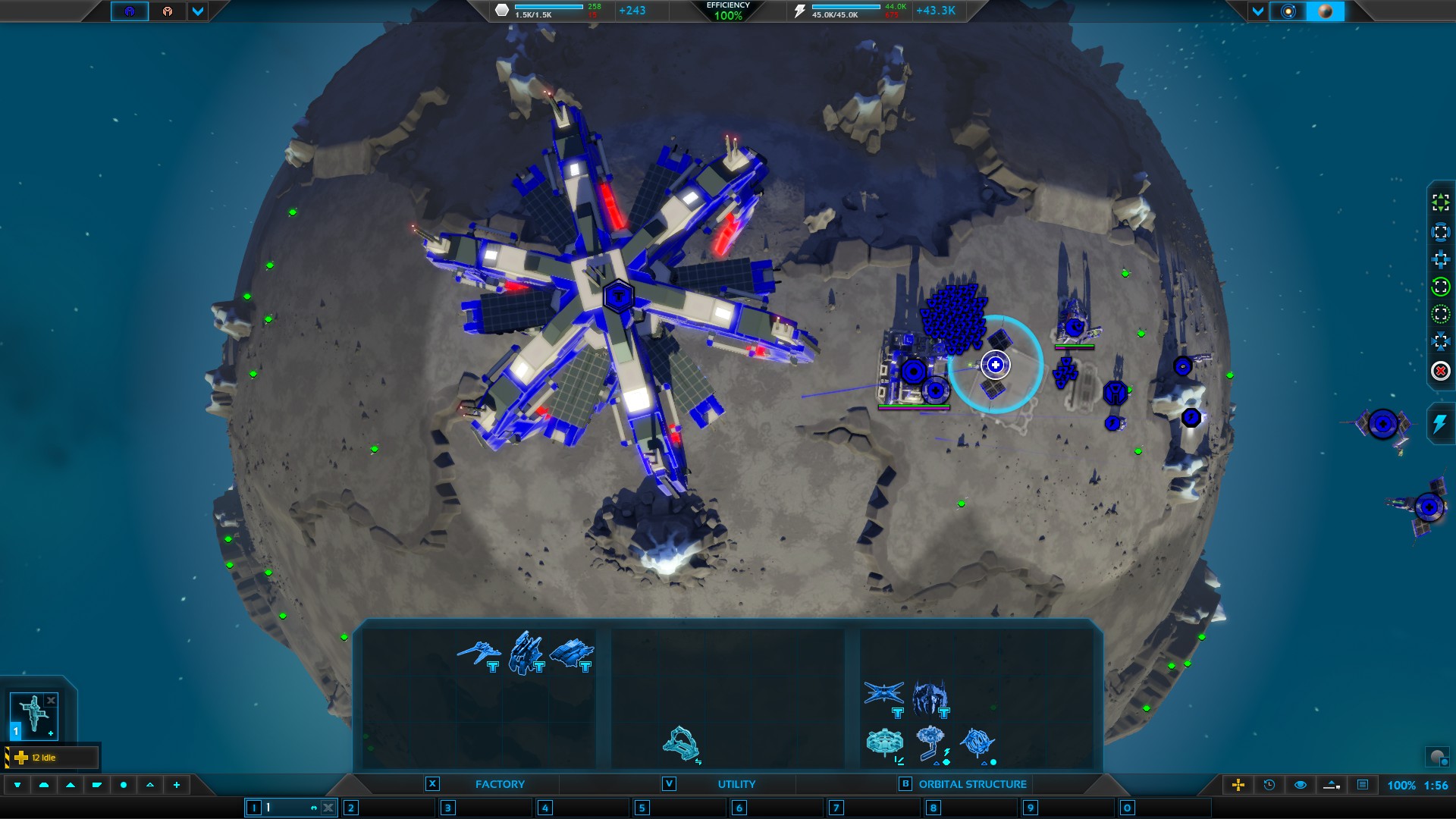Screen dimensions: 1456x819
Task: Choose the patrol command with green circular arrow
Action: click(1440, 287)
